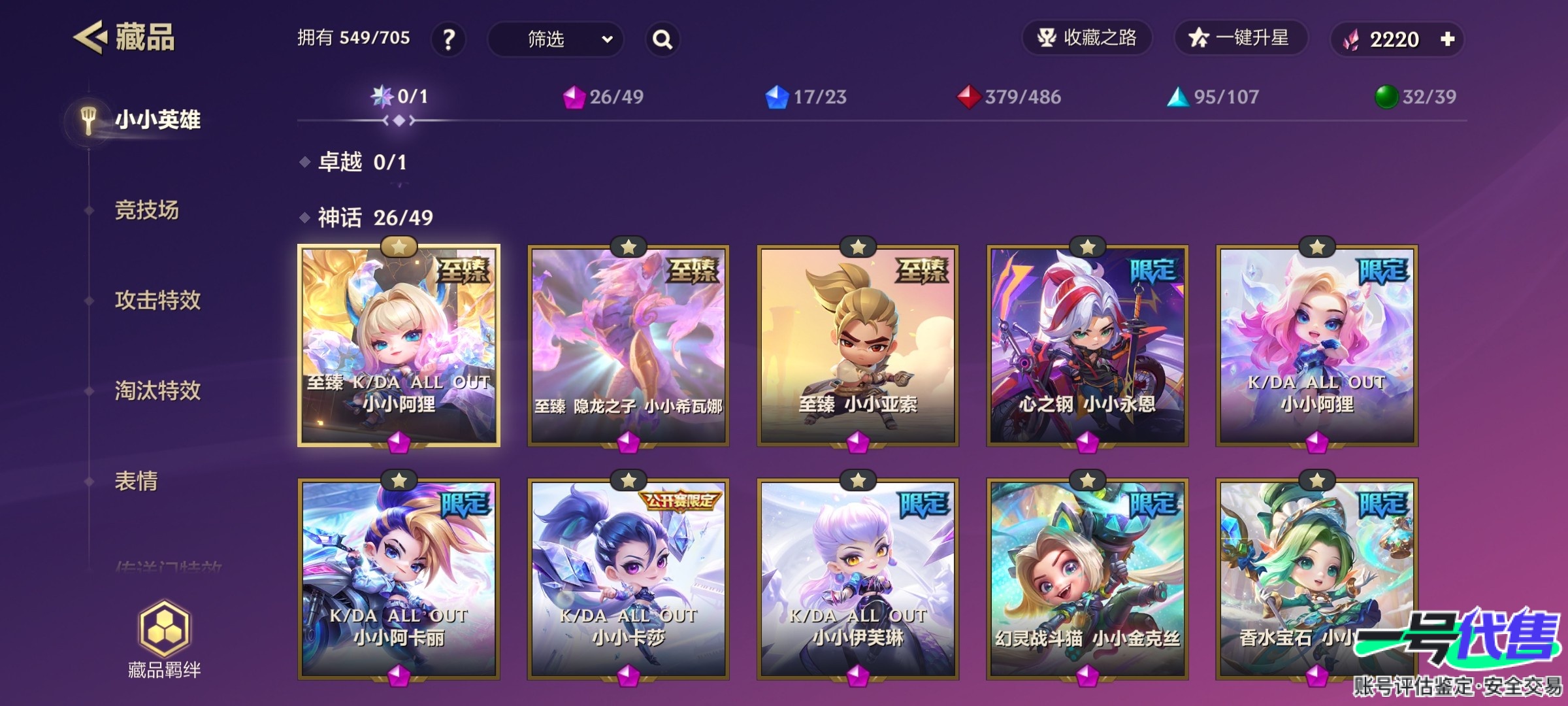The height and width of the screenshot is (706, 1568).
Task: Activate 一键升星 star-up button
Action: pos(1240,38)
